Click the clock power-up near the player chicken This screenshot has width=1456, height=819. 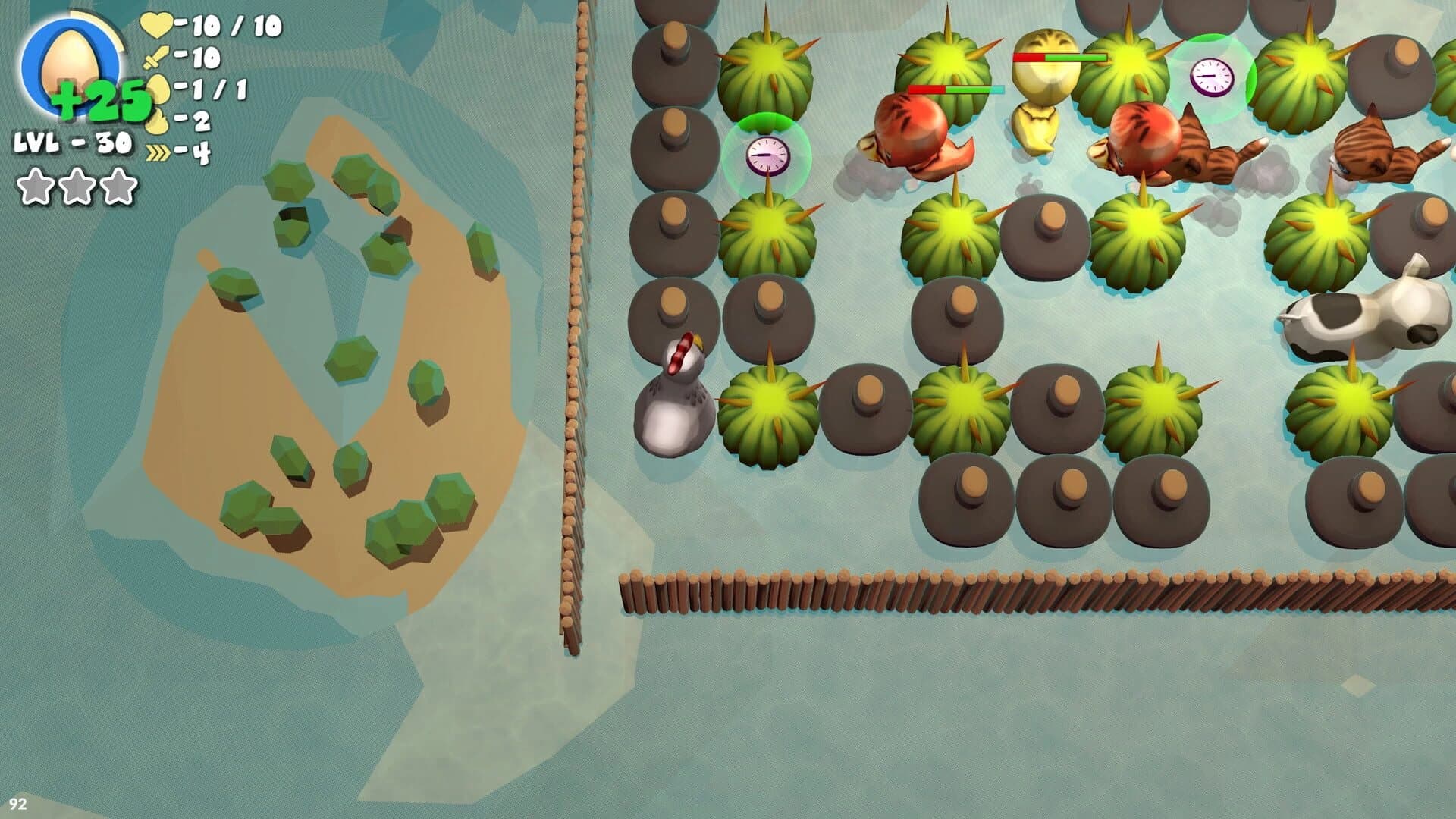(767, 155)
